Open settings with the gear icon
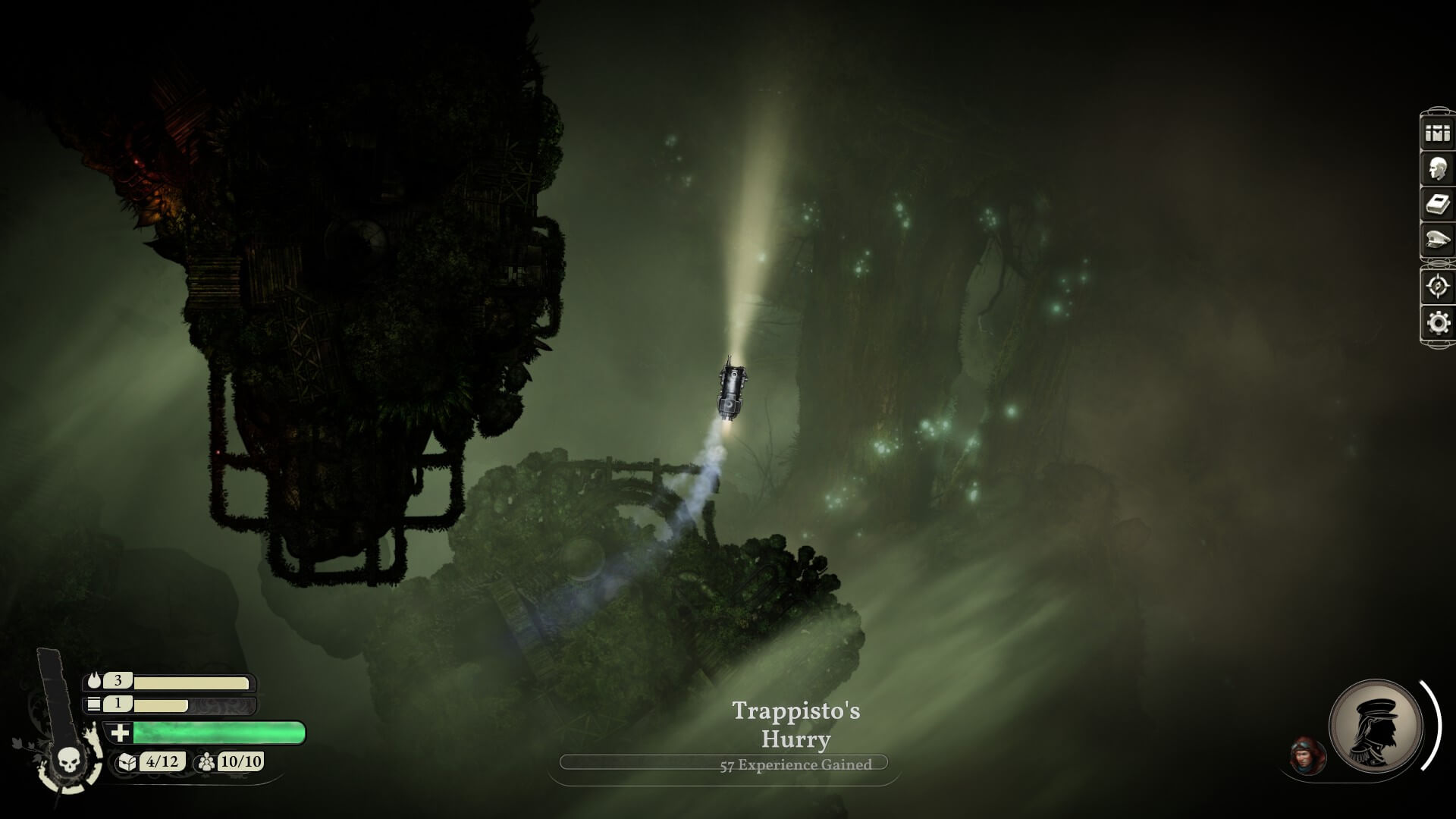 1437,323
